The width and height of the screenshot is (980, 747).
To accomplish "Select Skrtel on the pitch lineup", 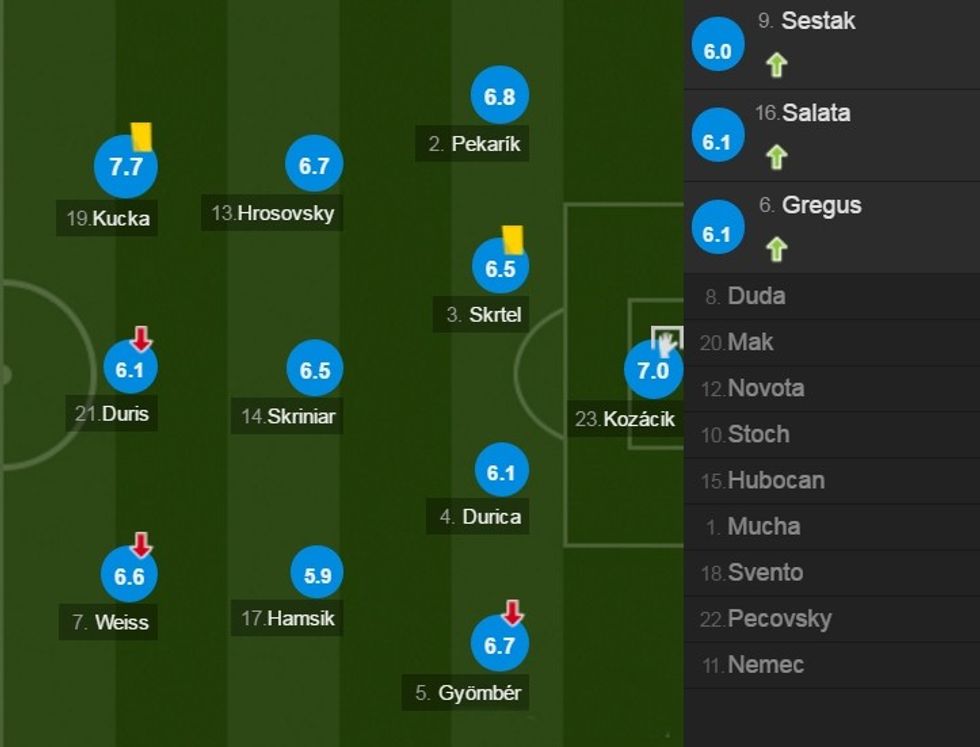I will (500, 268).
